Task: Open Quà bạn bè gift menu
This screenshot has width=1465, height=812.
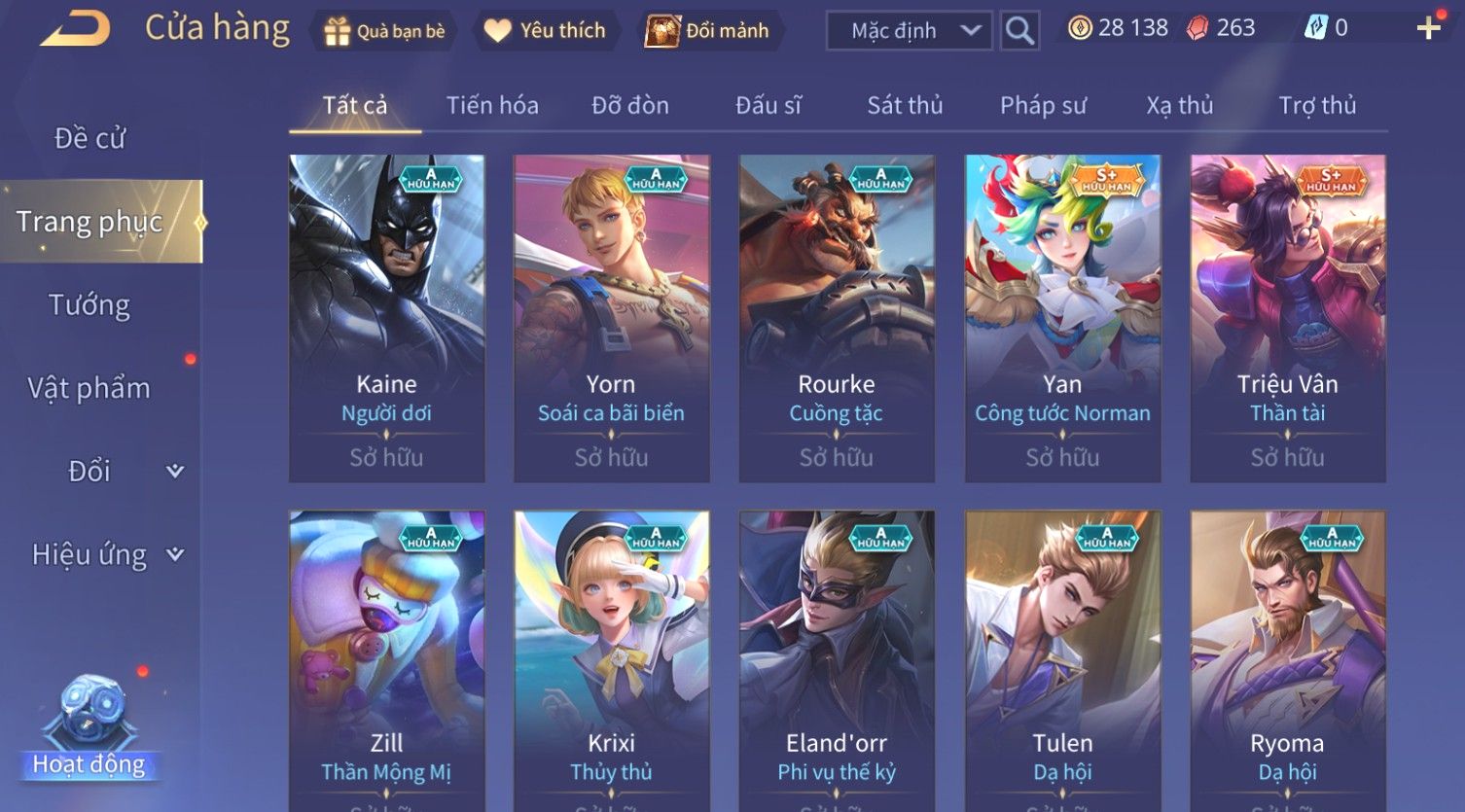Action: point(384,31)
